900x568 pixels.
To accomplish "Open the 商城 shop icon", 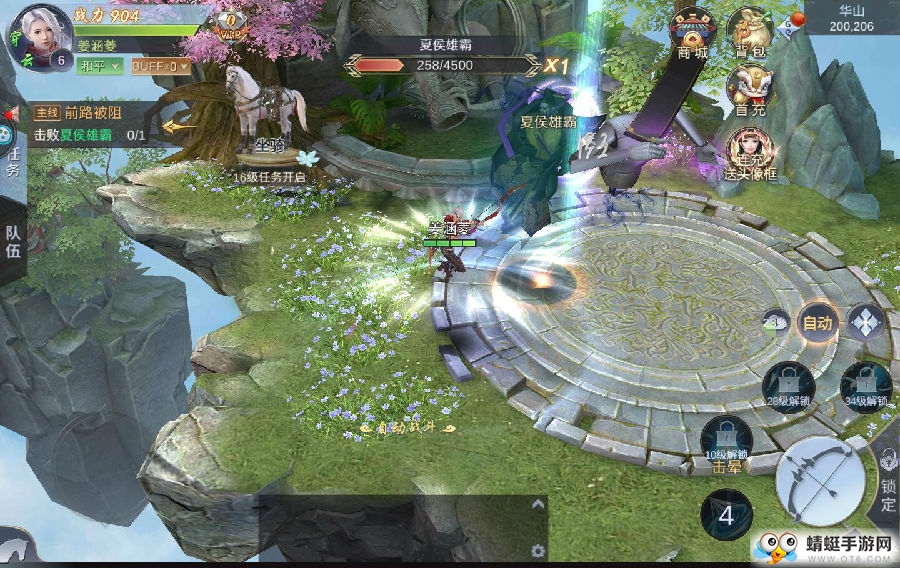I will tap(692, 31).
